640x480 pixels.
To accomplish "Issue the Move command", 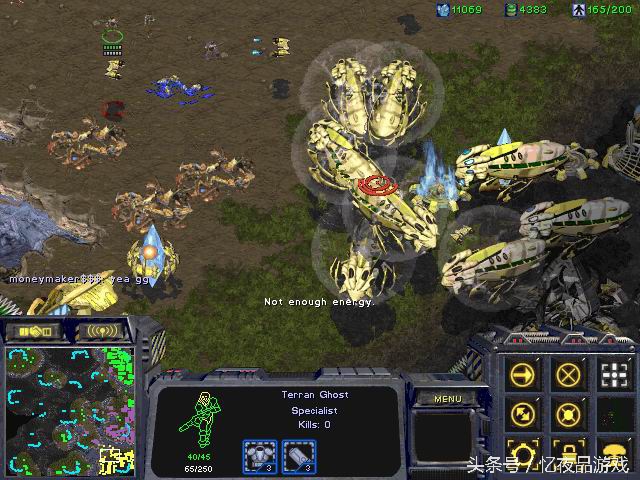I will [525, 376].
